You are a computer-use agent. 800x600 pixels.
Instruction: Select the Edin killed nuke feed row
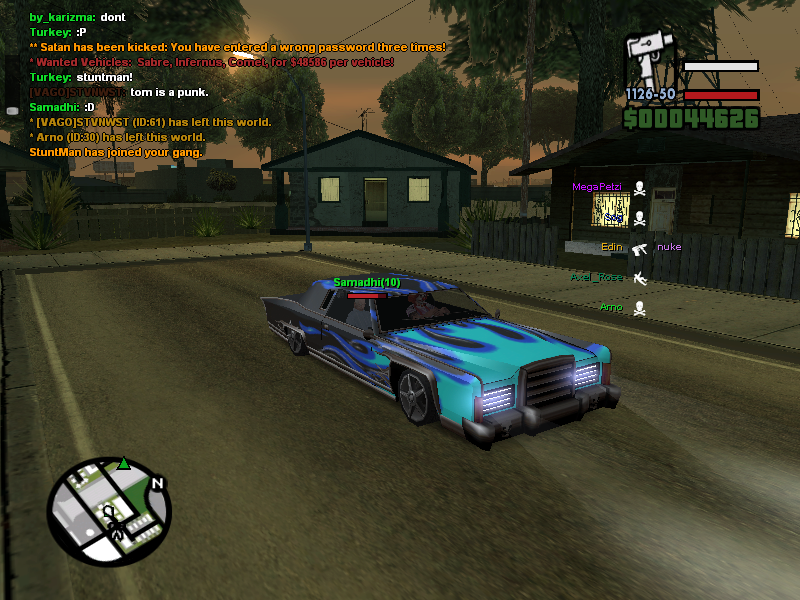[x=640, y=248]
